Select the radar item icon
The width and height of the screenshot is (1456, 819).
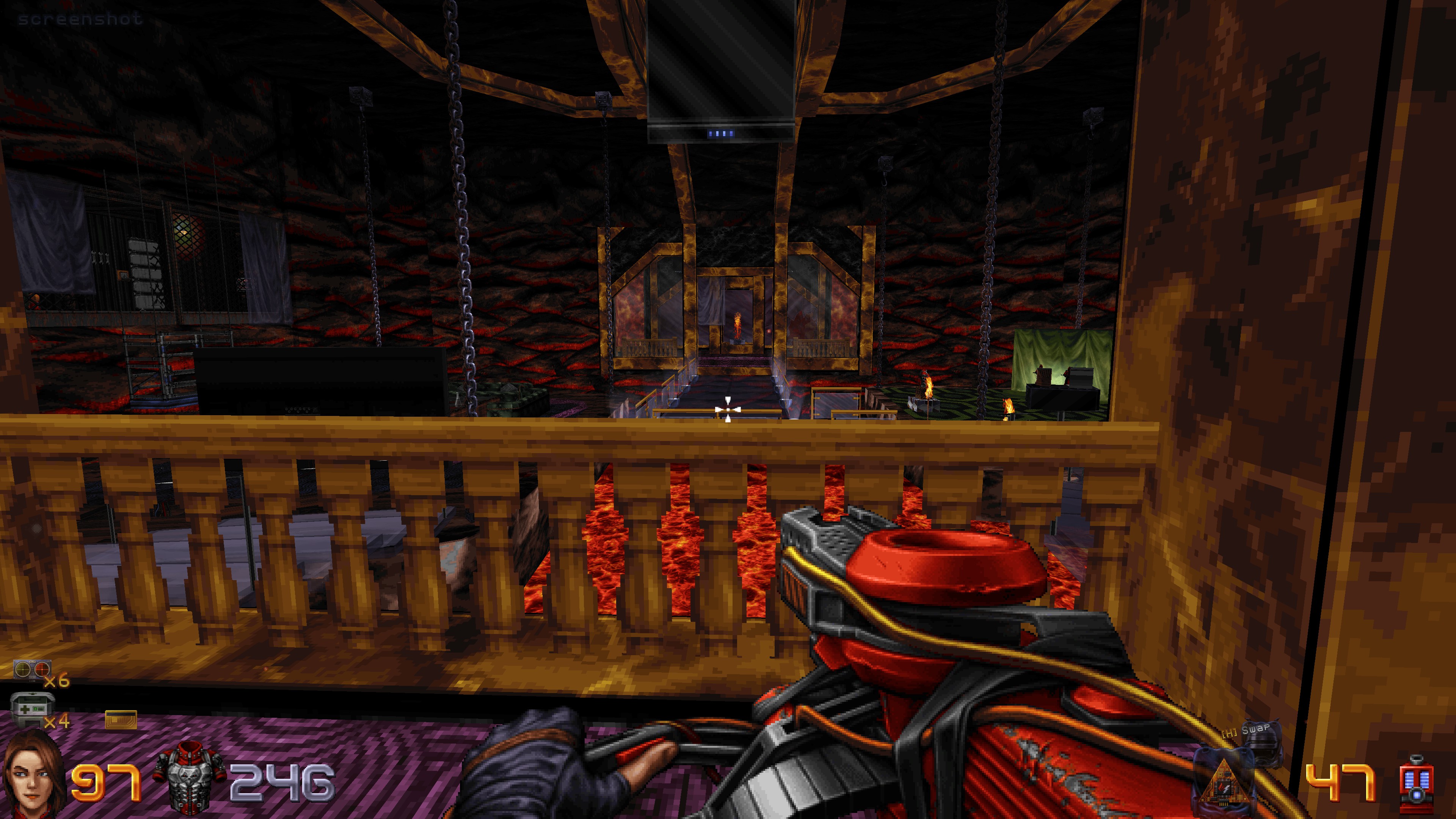tap(32, 670)
